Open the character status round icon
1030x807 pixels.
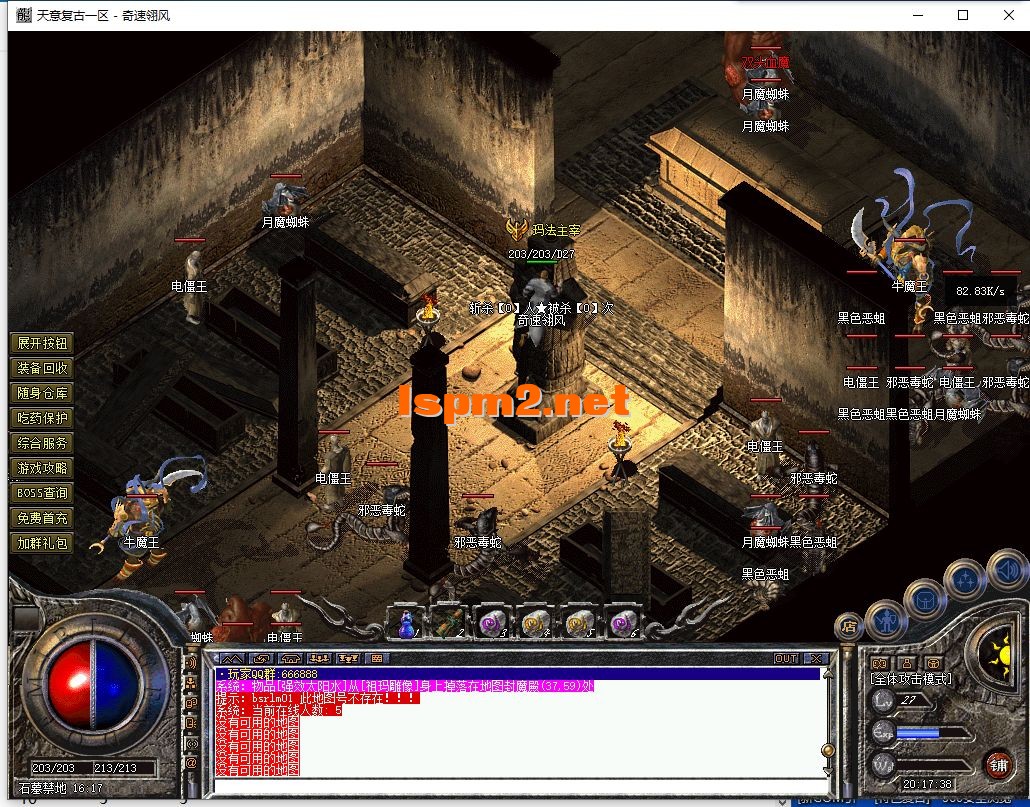[886, 620]
